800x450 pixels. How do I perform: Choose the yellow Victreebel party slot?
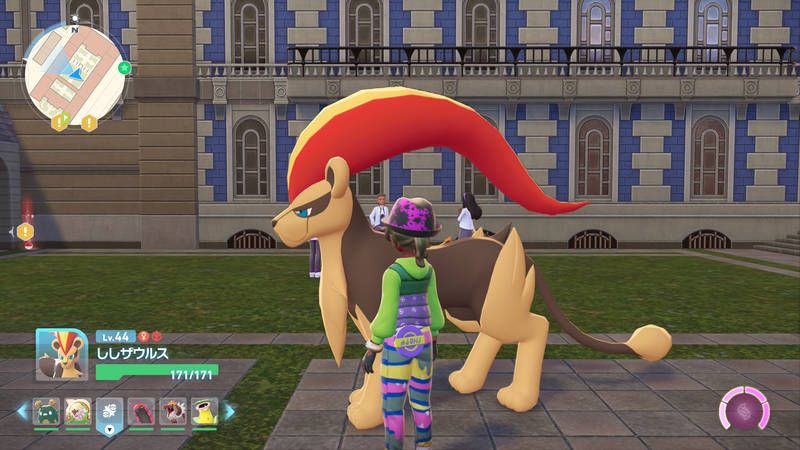coord(203,411)
